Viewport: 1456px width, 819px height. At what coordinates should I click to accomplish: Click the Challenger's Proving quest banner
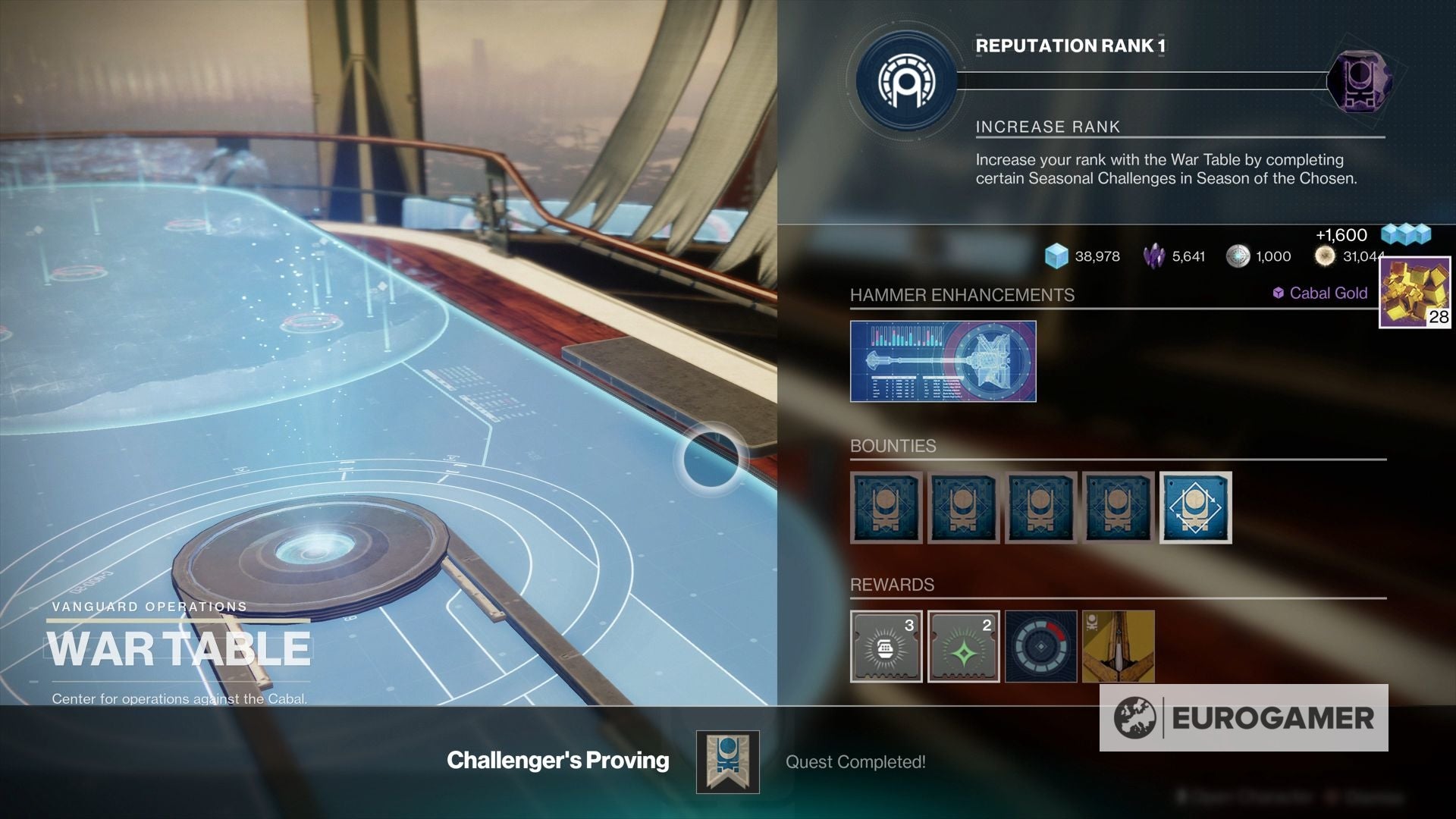pyautogui.click(x=726, y=761)
